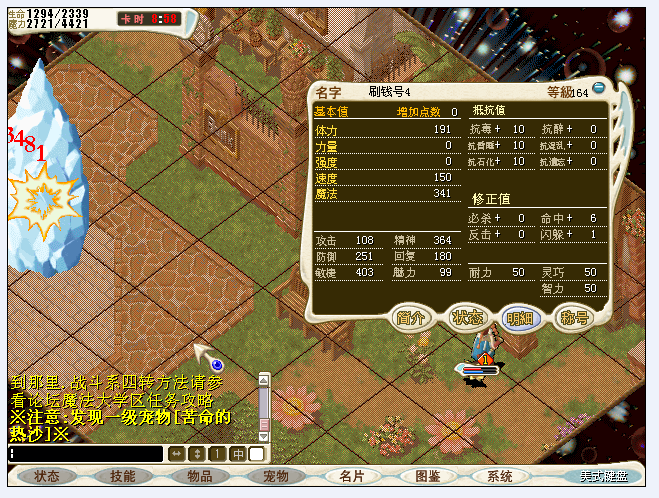Click the chat text input box
The image size is (659, 498).
pyautogui.click(x=86, y=454)
